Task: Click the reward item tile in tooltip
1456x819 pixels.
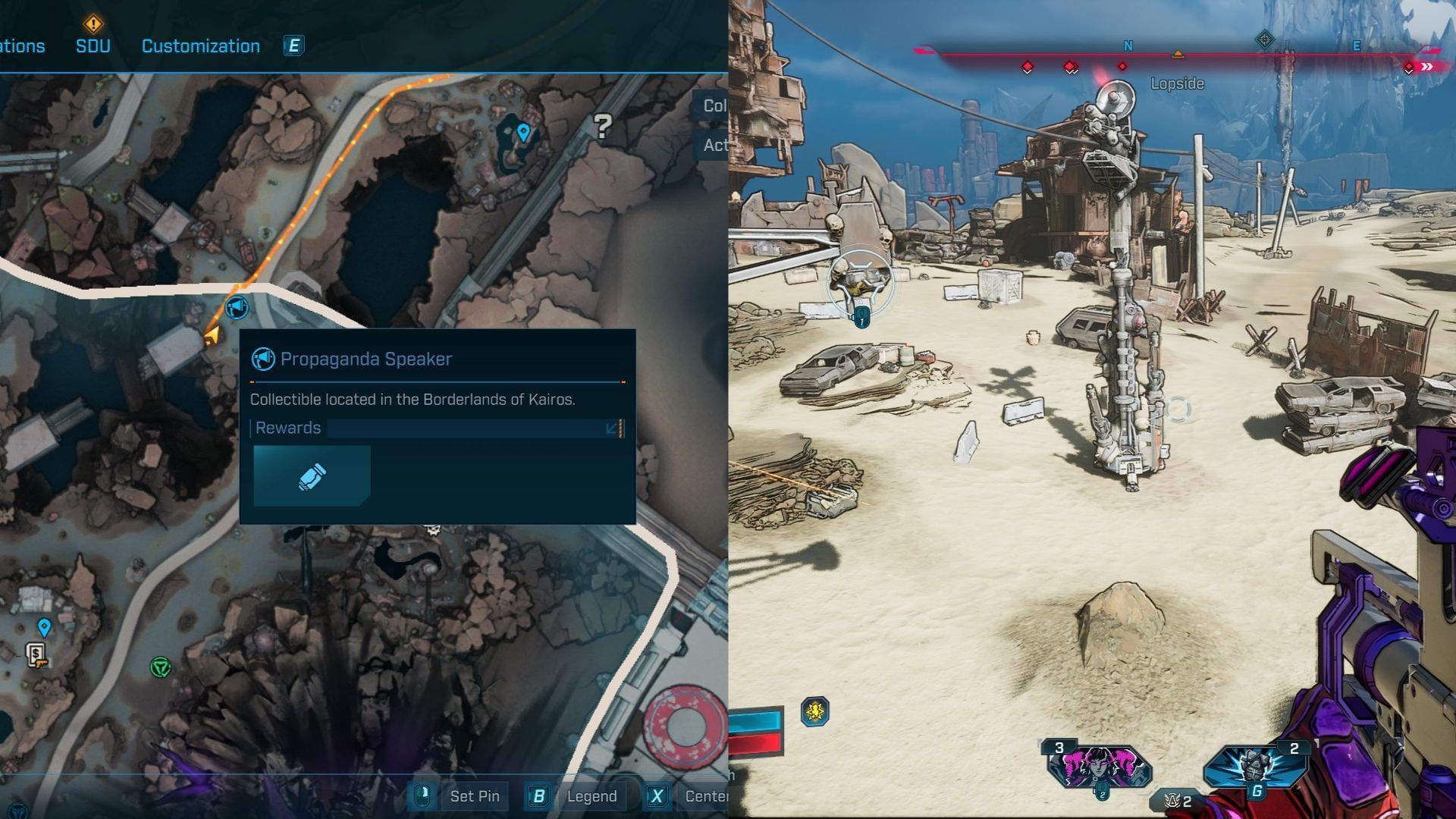Action: pyautogui.click(x=312, y=475)
